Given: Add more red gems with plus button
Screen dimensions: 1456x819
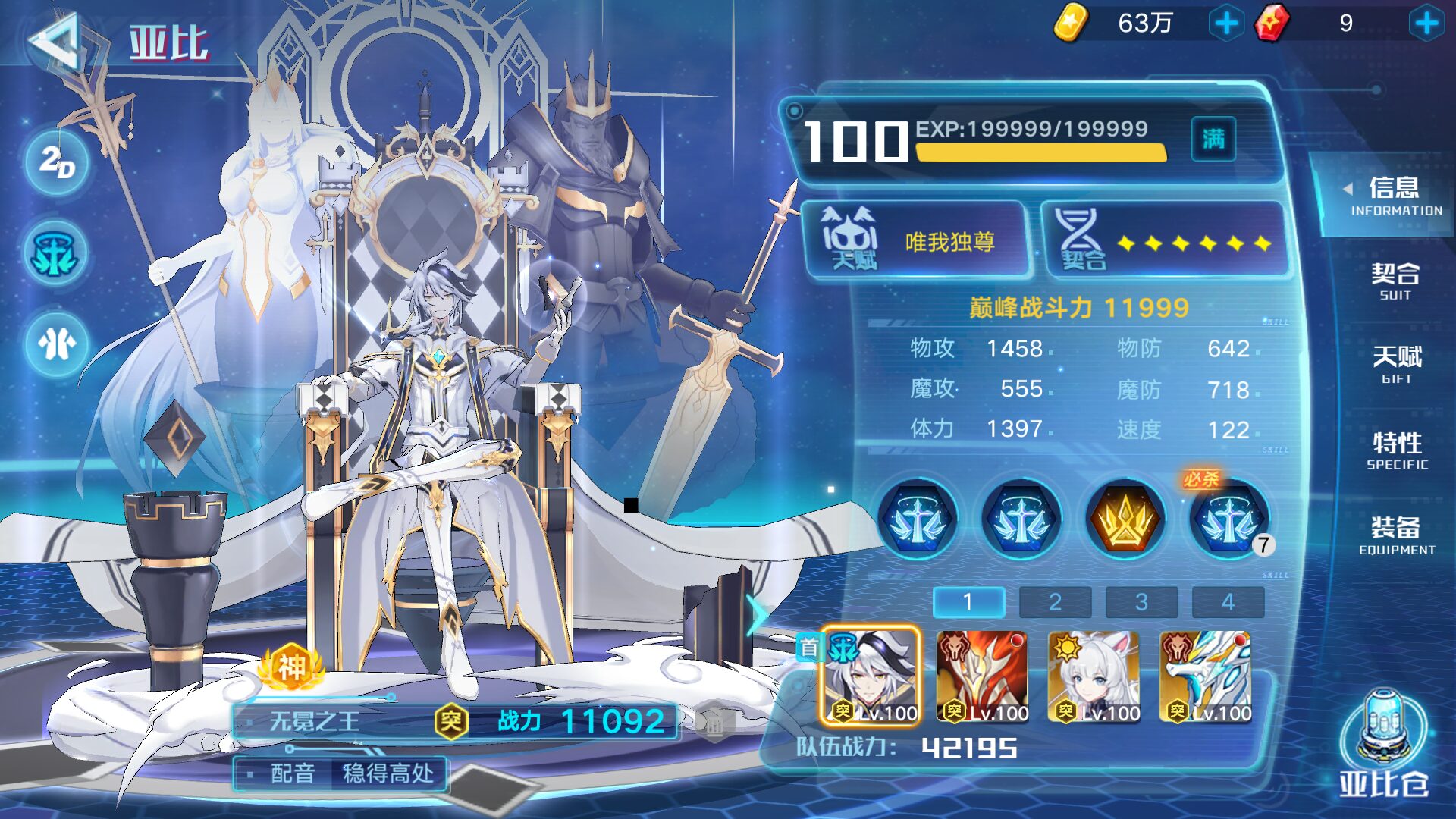Looking at the screenshot, I should pos(1426,24).
